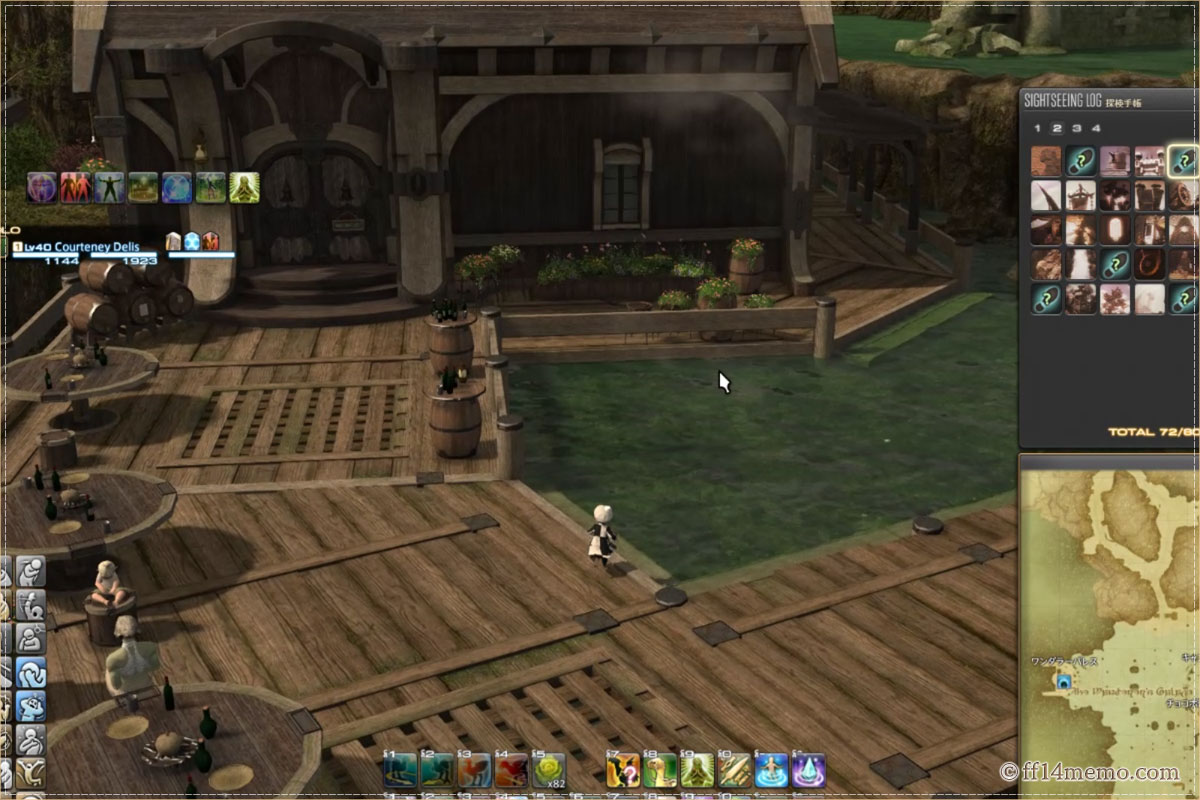Activate the chocobo with question mark action
The width and height of the screenshot is (1200, 800).
click(623, 770)
